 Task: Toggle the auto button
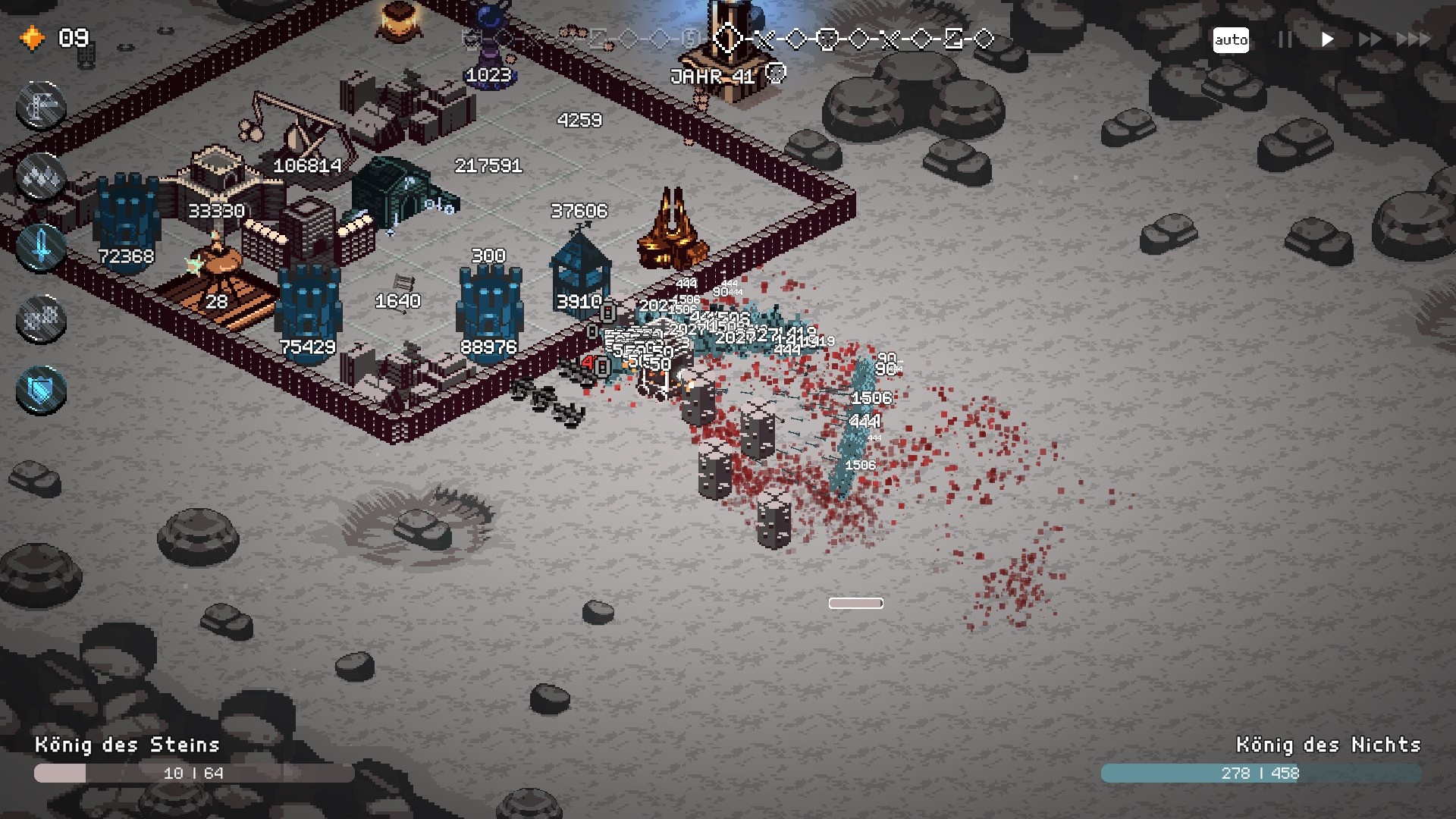click(1230, 39)
